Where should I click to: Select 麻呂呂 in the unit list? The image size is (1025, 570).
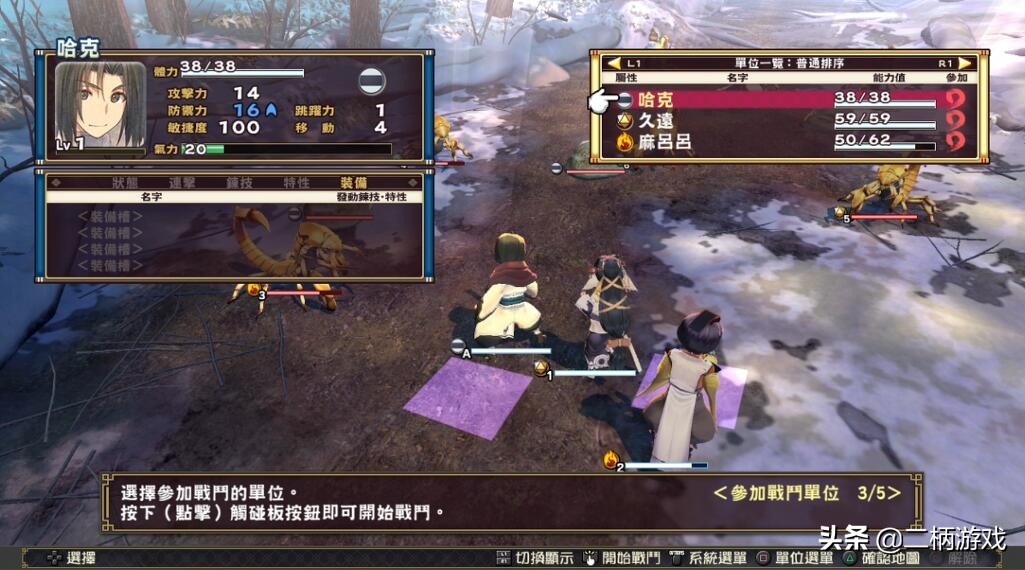(x=665, y=142)
